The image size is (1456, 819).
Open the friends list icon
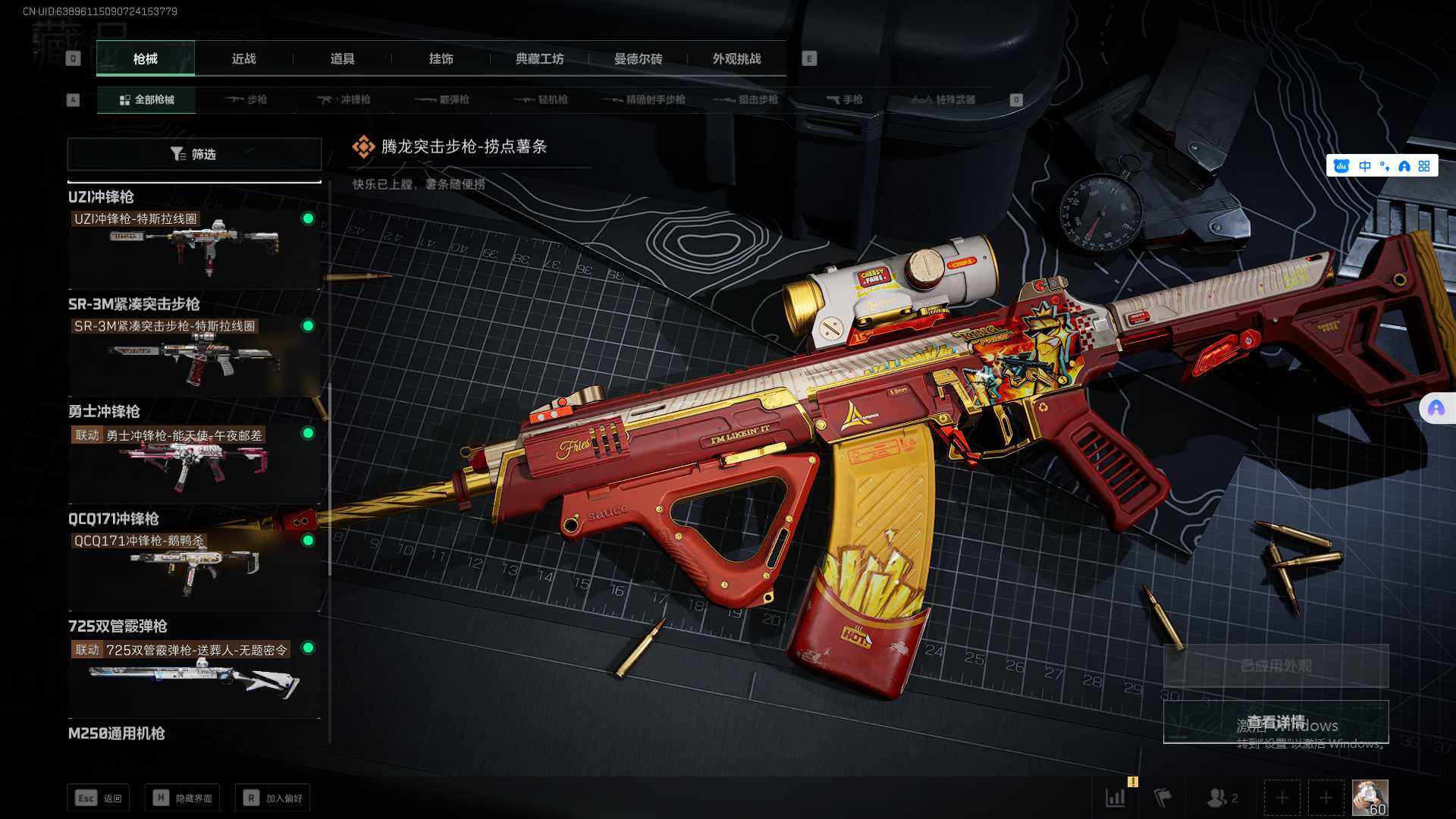point(1221,798)
